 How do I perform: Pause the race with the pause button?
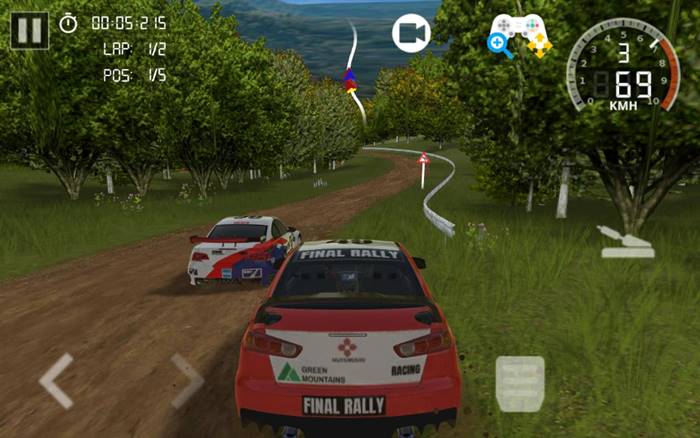[x=29, y=29]
